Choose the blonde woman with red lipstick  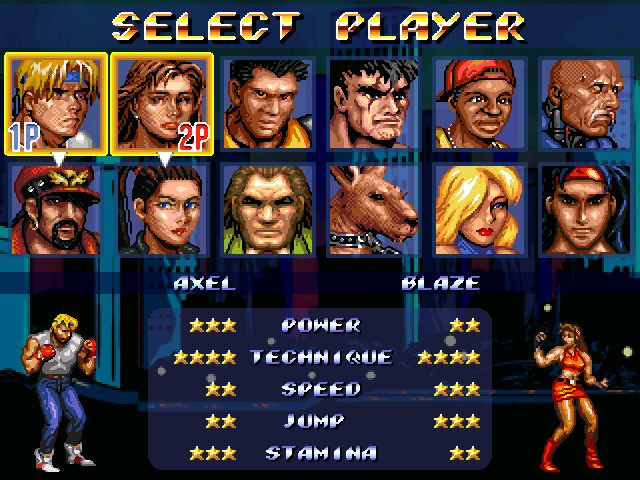click(x=480, y=209)
